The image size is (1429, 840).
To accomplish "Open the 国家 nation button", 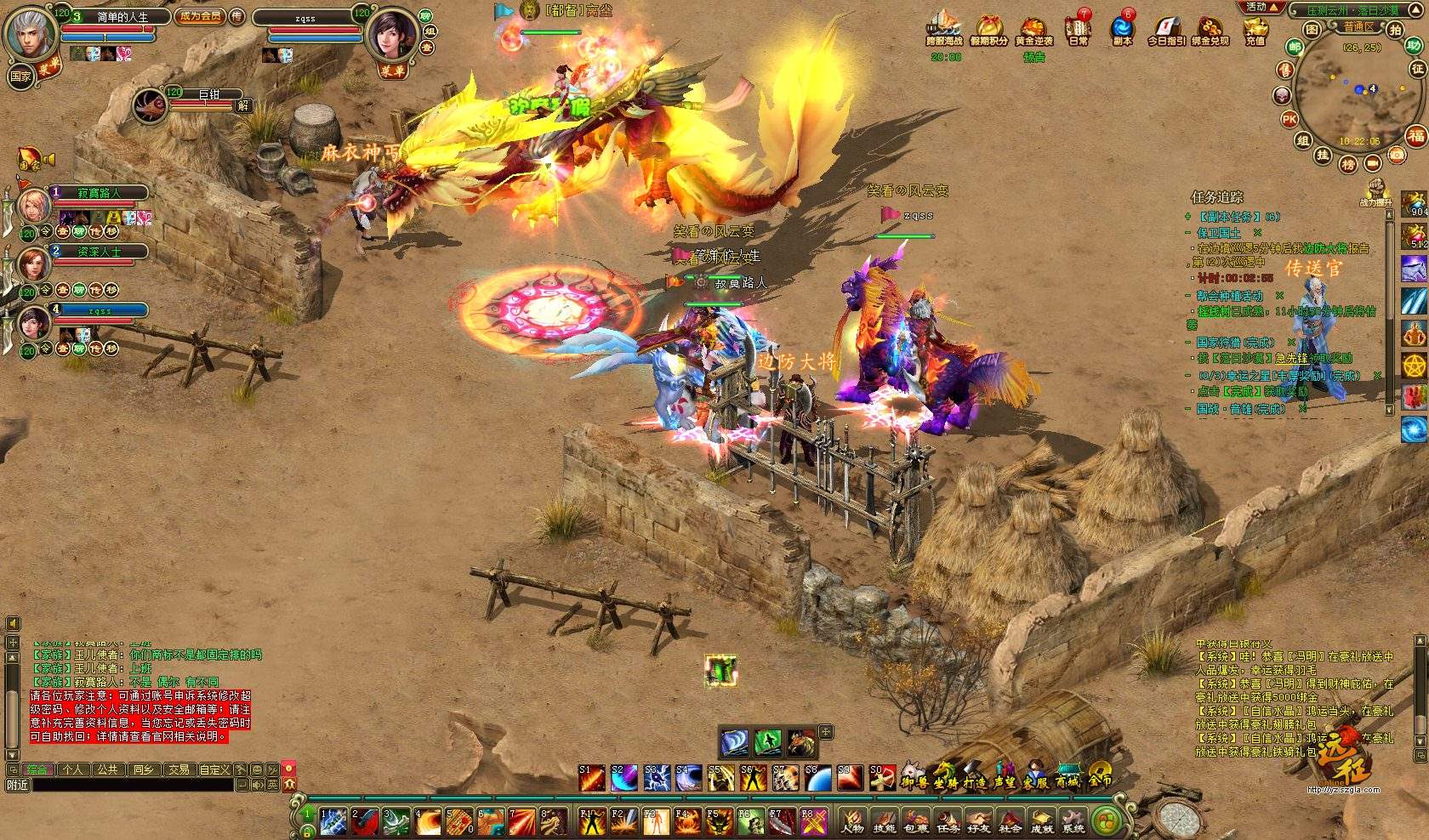I will (20, 77).
